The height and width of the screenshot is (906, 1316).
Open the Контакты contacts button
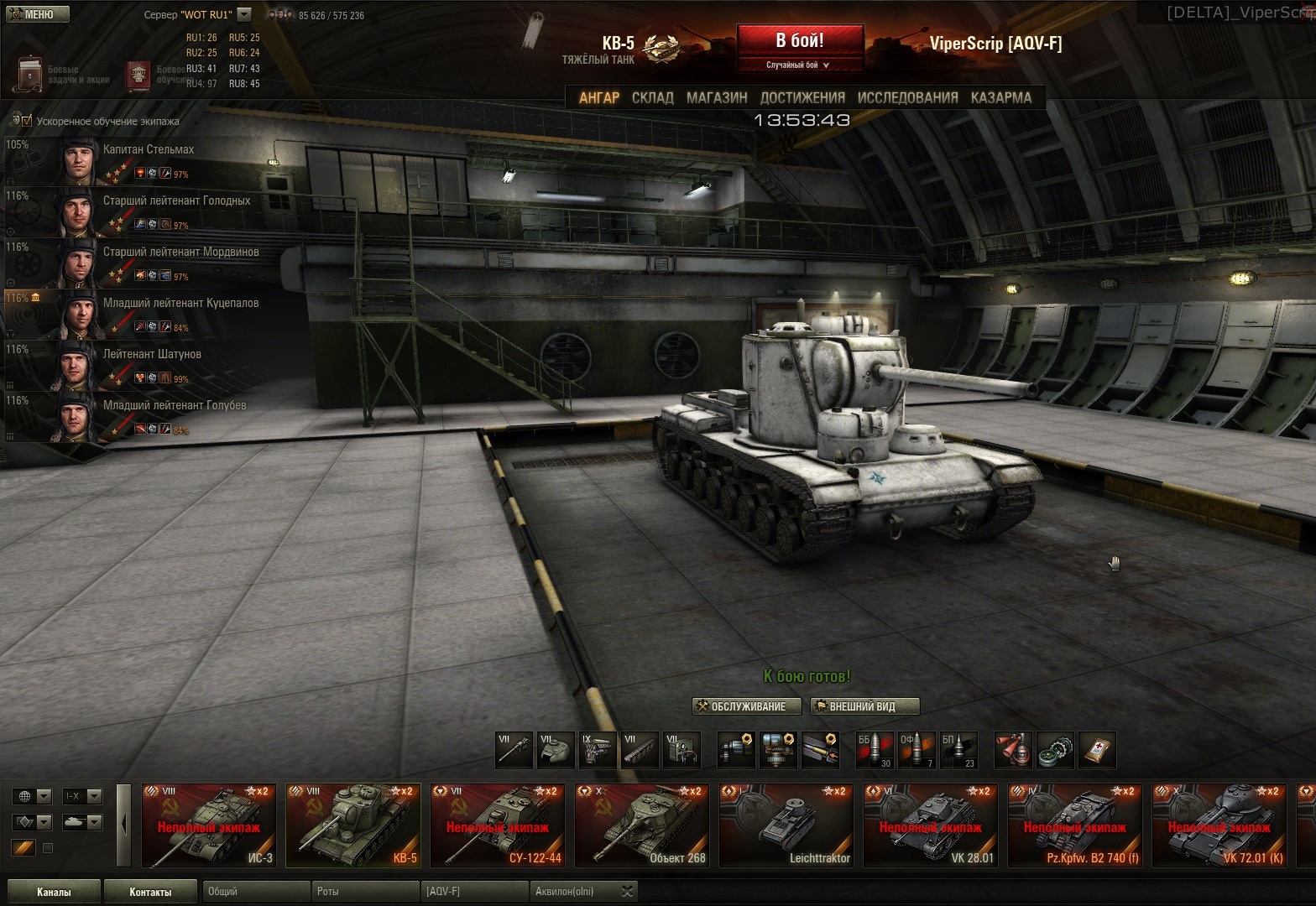pyautogui.click(x=150, y=892)
